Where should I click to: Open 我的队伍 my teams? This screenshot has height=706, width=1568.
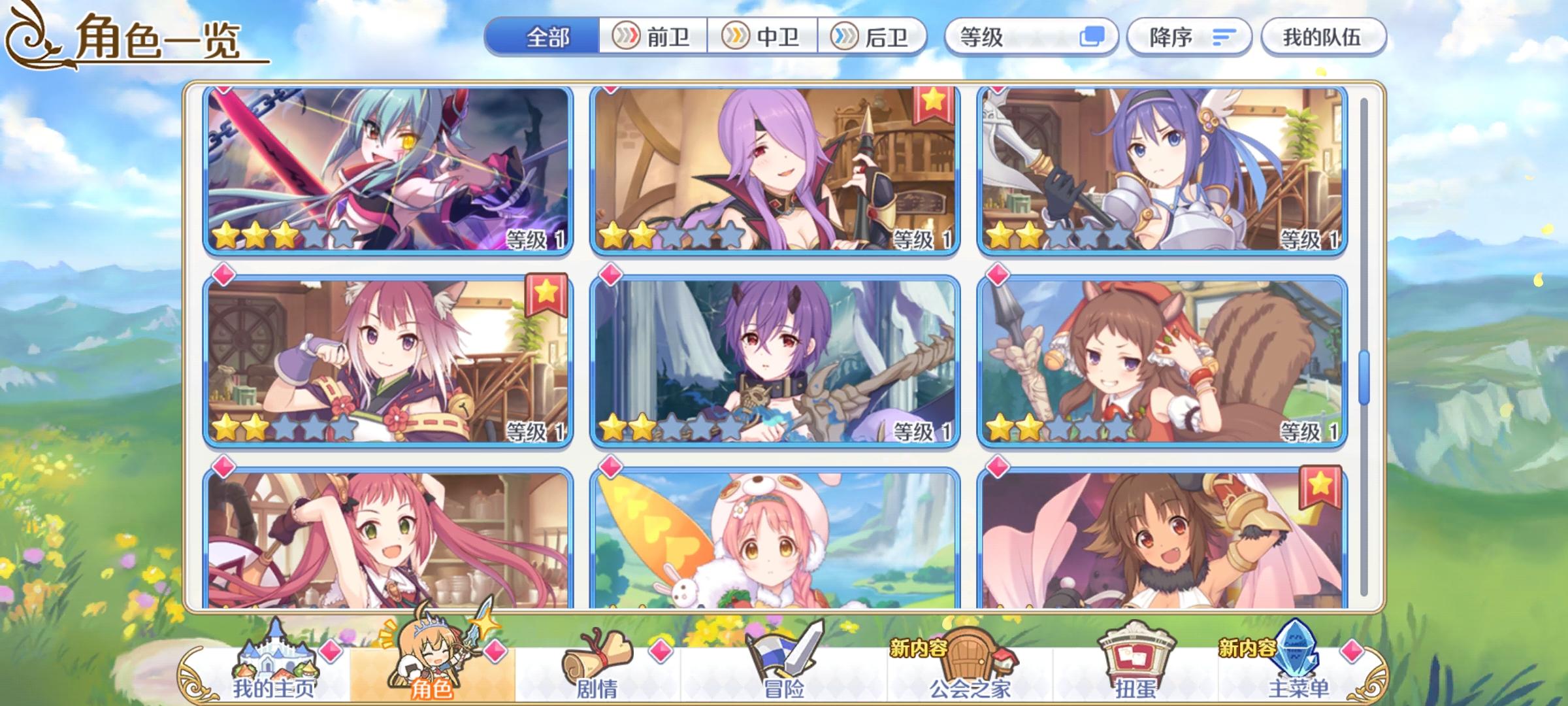click(x=1323, y=37)
